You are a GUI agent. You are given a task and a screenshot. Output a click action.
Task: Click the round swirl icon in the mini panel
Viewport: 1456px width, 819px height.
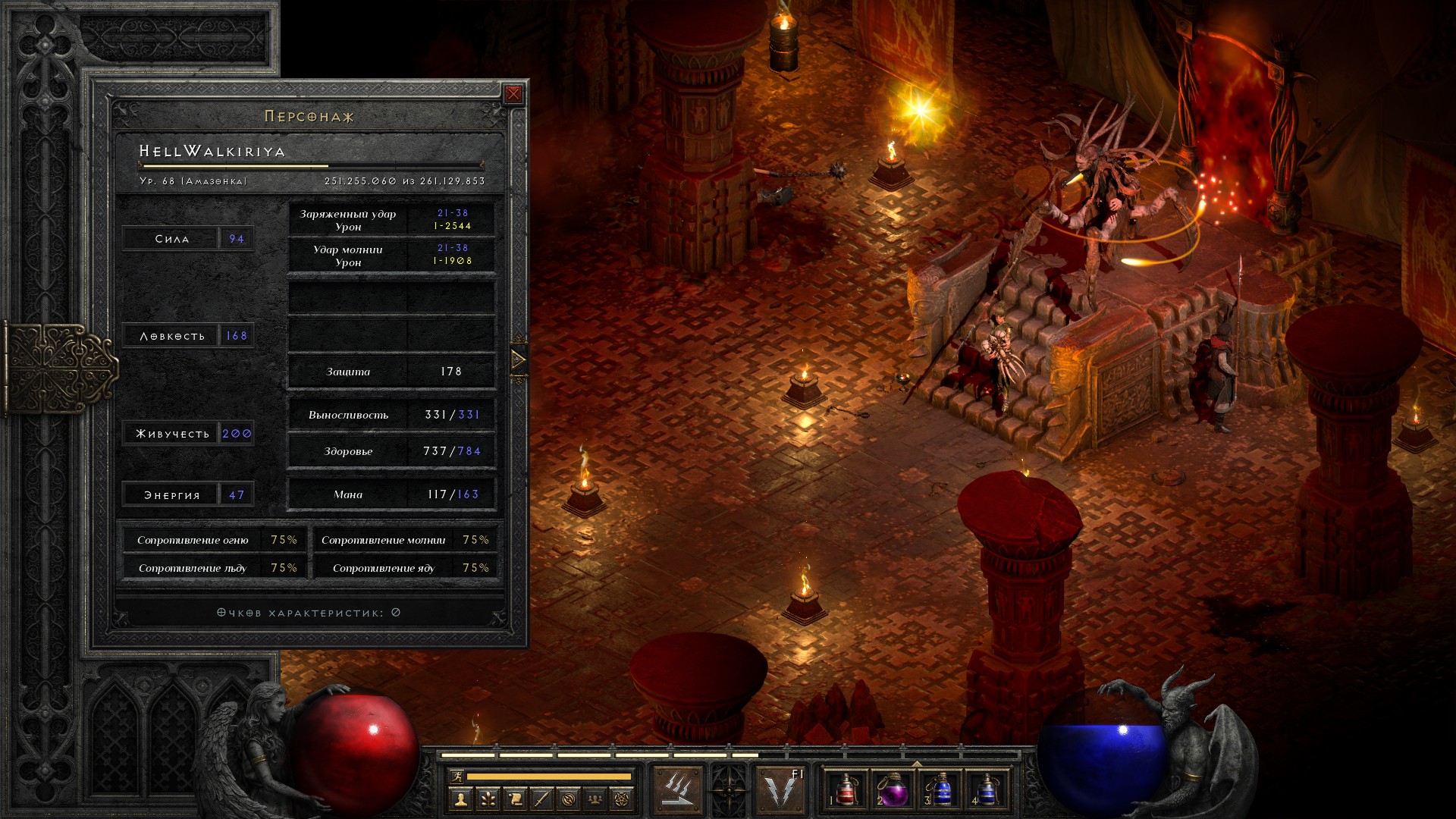point(569,799)
